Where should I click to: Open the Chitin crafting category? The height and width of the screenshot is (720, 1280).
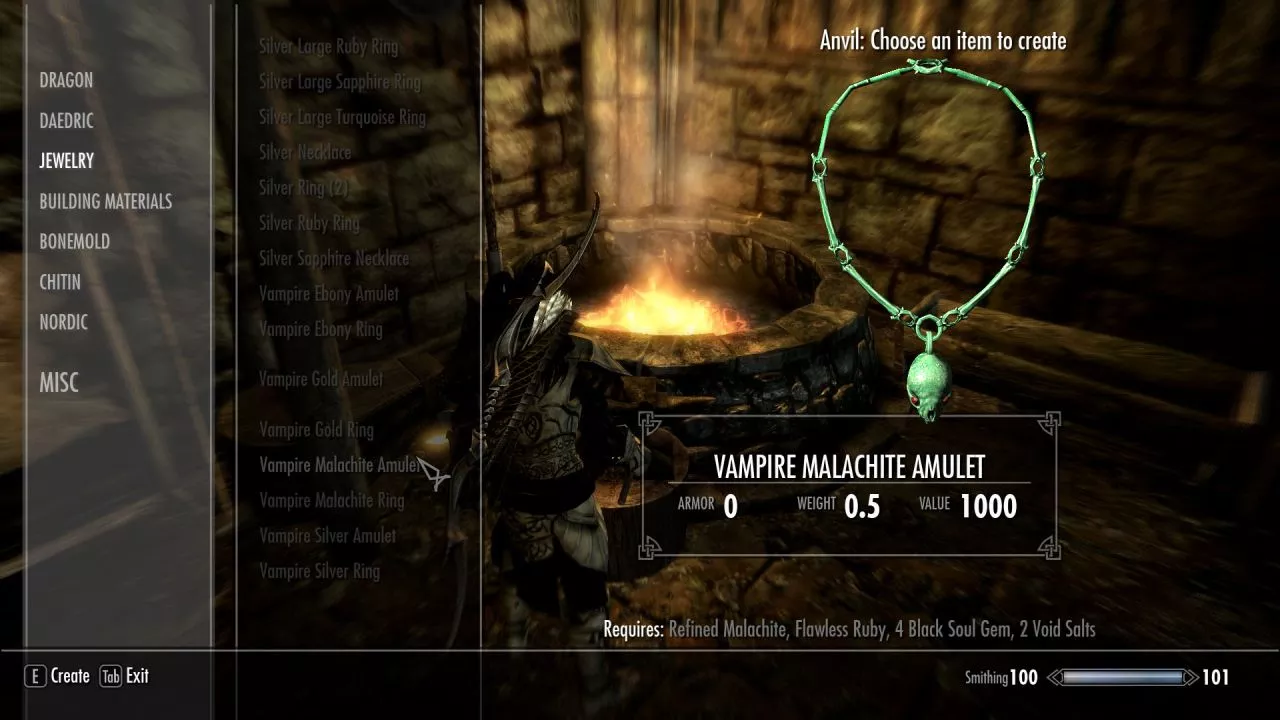(60, 282)
